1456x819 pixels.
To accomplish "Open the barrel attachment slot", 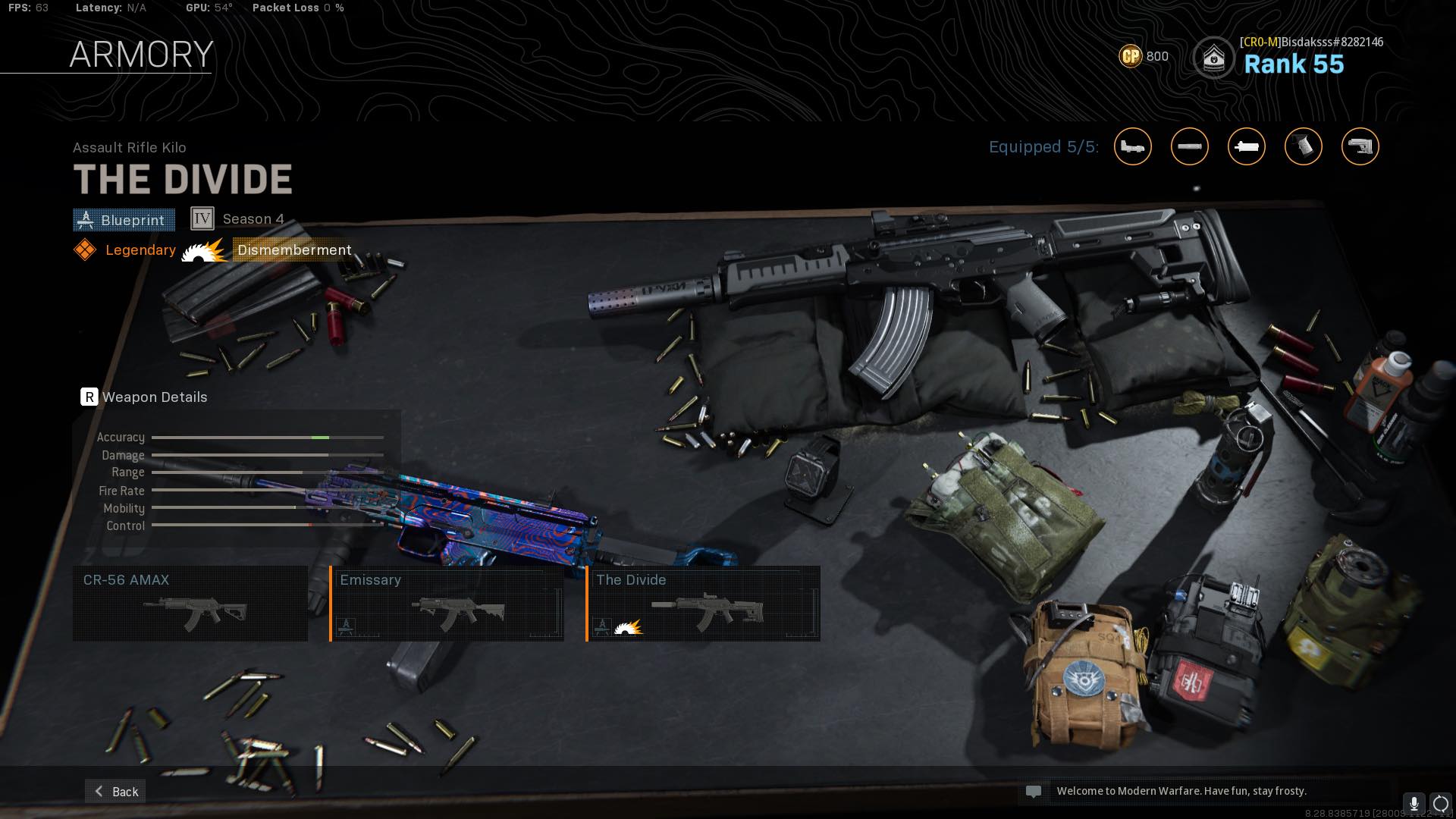I will (x=1191, y=146).
